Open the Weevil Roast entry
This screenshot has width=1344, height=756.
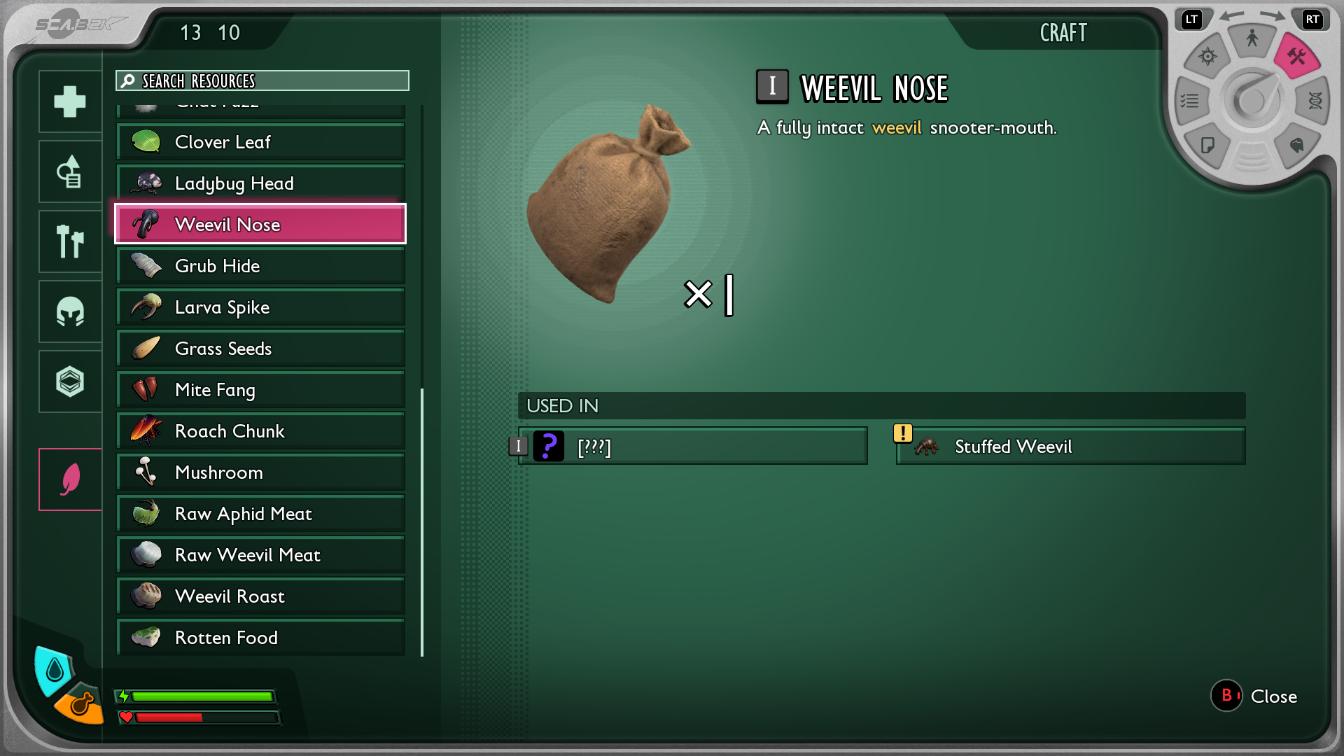[261, 596]
